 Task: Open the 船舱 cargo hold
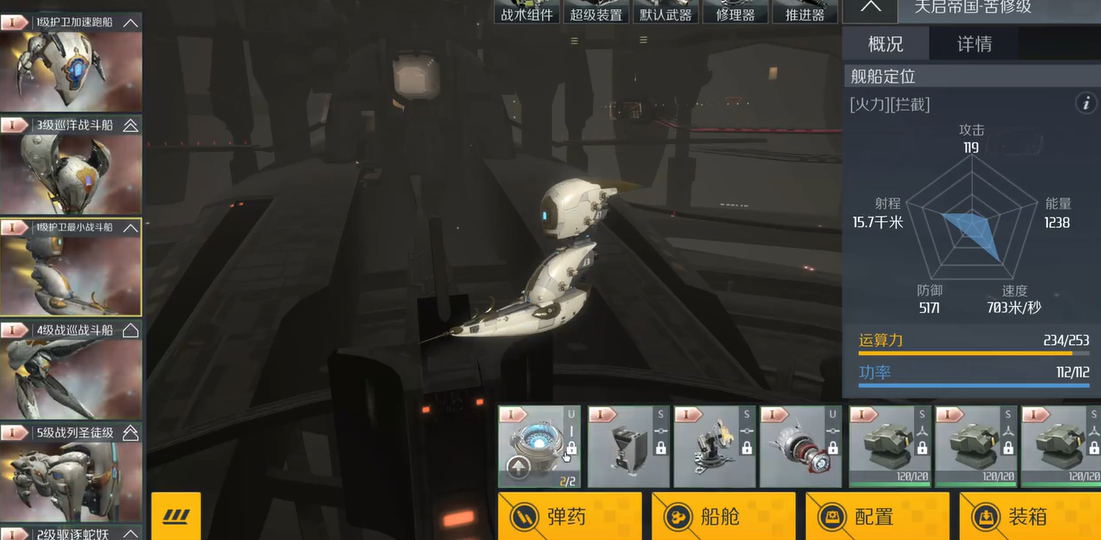723,516
